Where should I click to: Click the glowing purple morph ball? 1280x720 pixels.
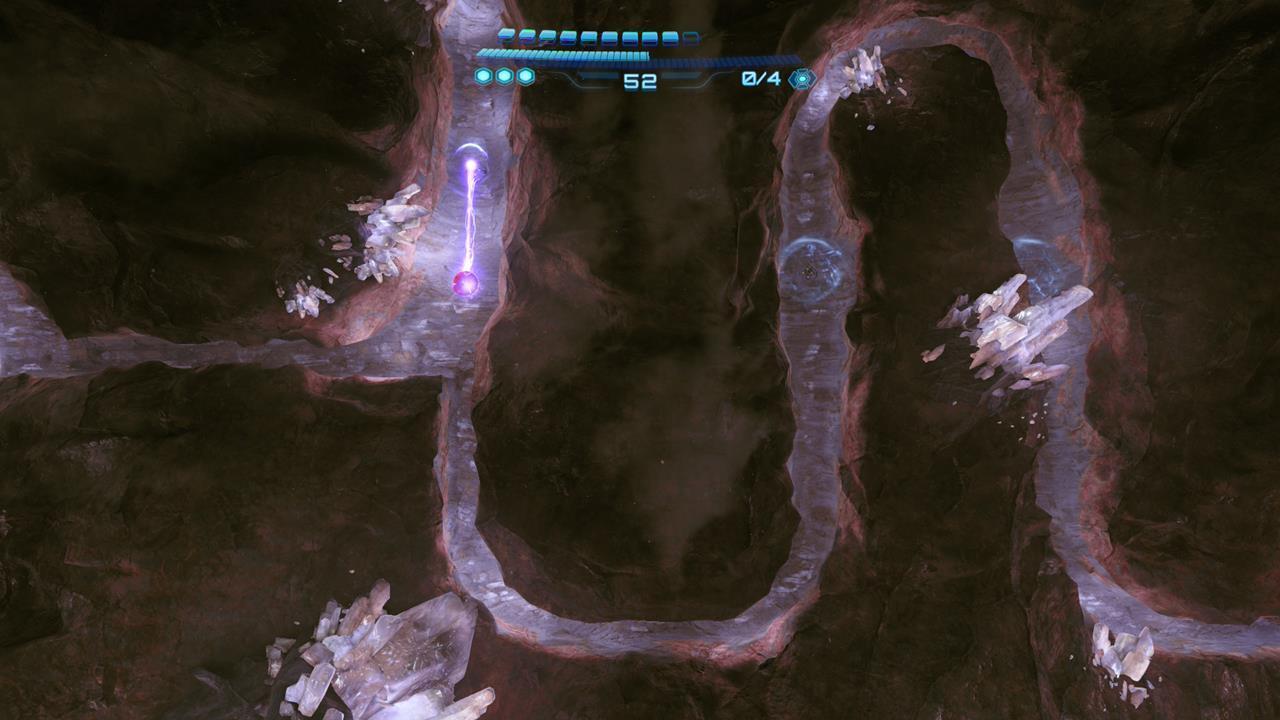466,285
